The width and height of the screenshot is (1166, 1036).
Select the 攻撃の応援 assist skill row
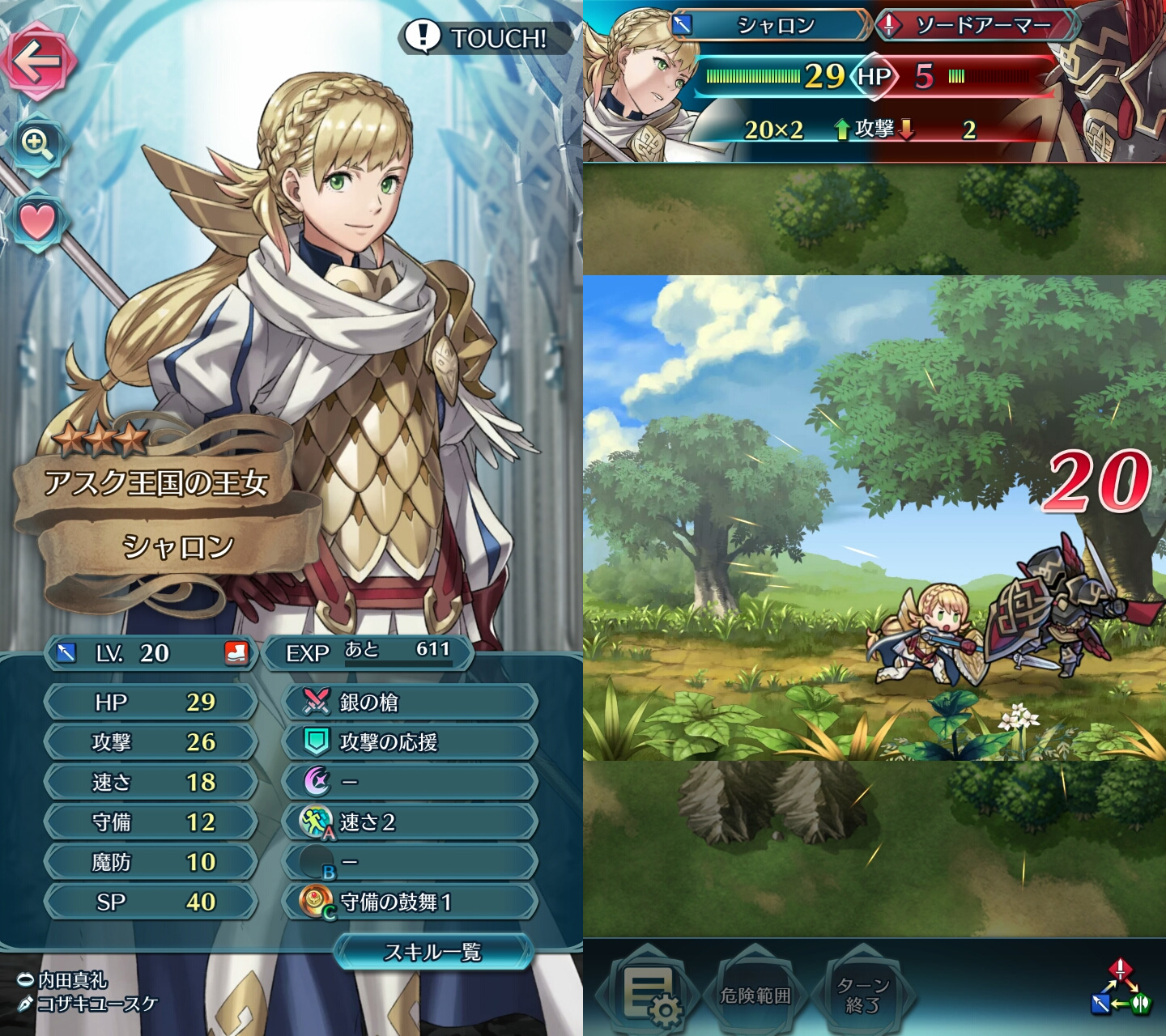pos(410,741)
